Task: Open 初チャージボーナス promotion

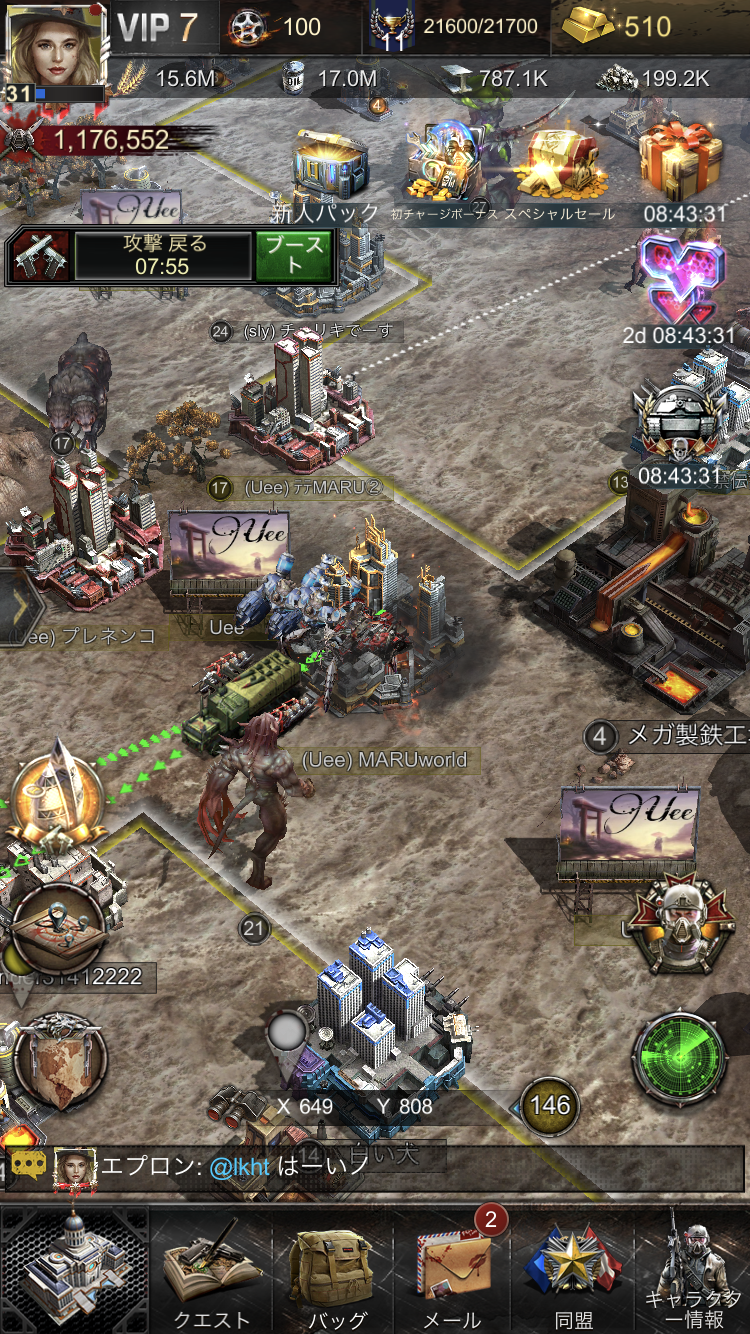Action: 447,165
